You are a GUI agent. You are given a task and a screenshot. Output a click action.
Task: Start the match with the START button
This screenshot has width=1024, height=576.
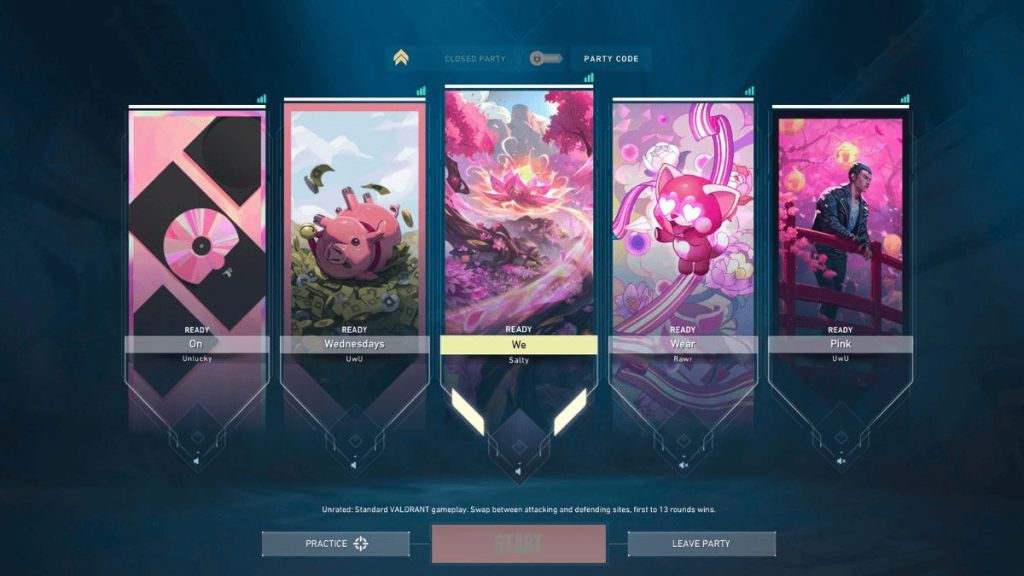(x=518, y=544)
